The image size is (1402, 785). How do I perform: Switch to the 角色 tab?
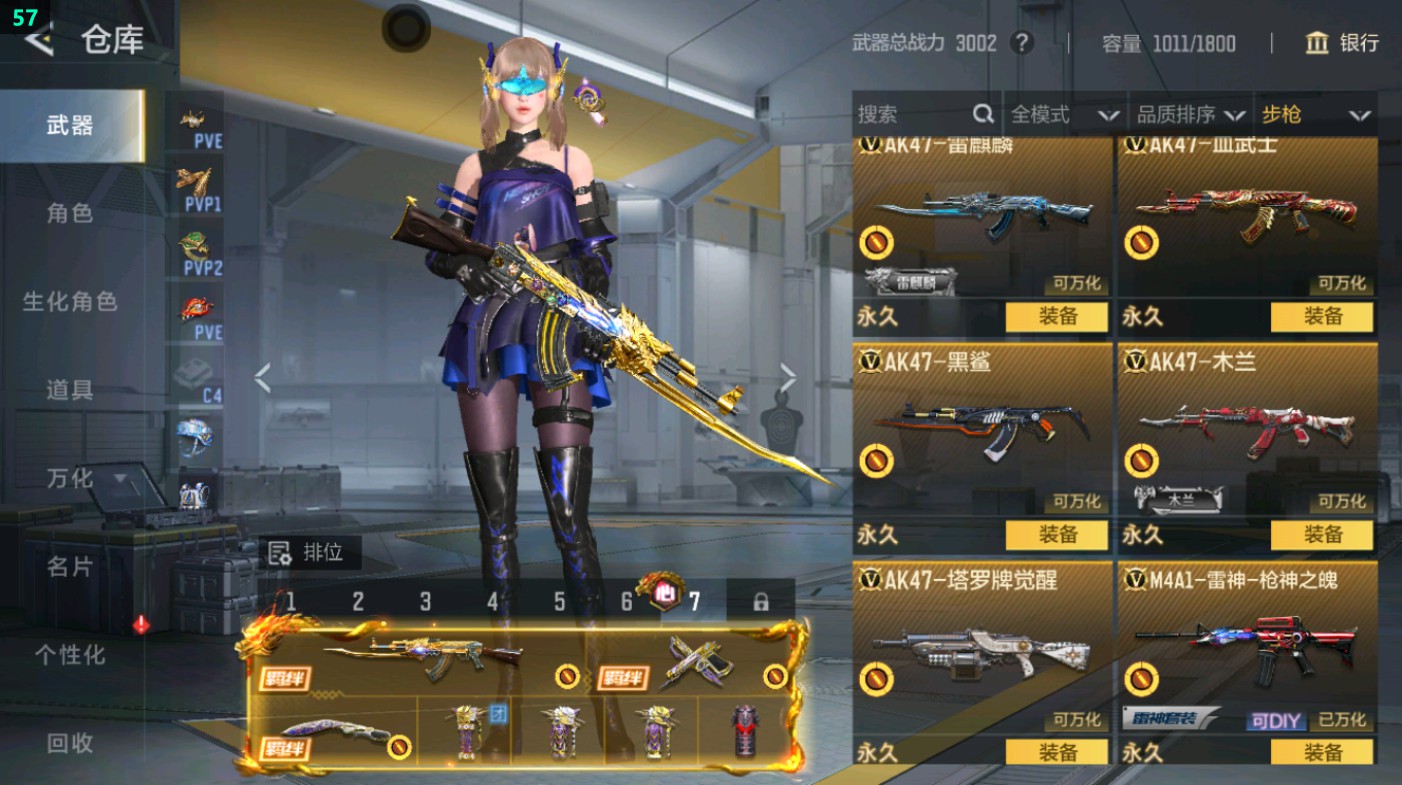pyautogui.click(x=70, y=213)
